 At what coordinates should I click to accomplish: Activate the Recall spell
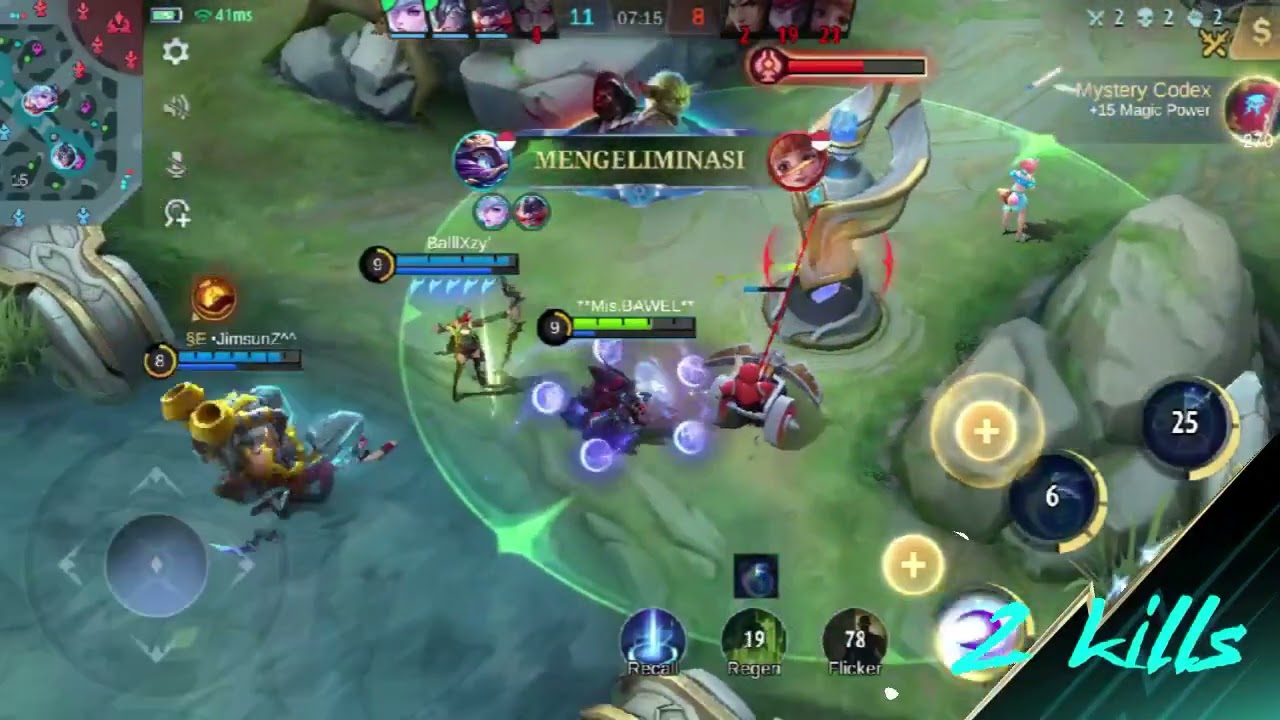(x=653, y=640)
